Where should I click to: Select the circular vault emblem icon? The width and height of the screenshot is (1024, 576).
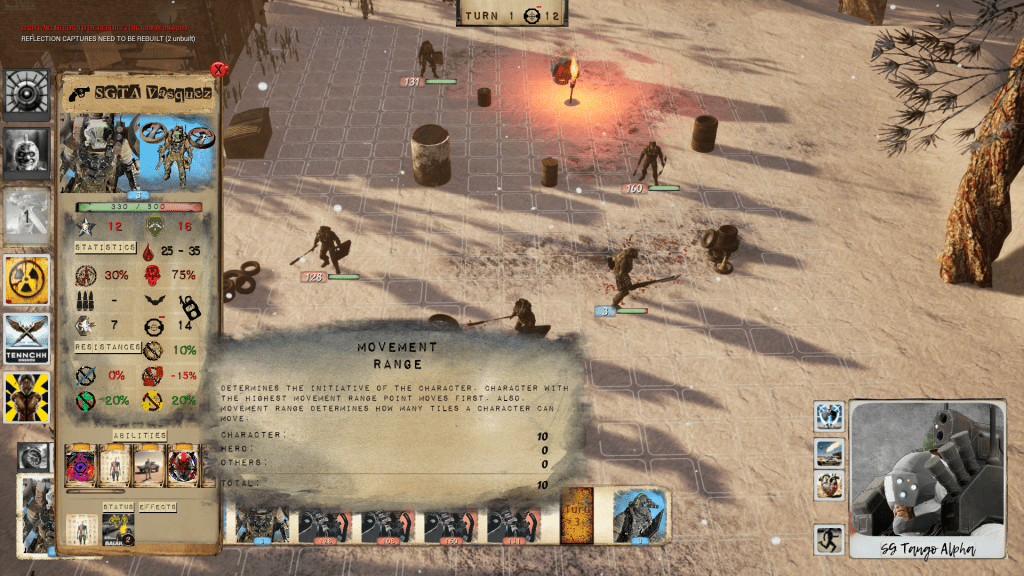pyautogui.click(x=27, y=93)
